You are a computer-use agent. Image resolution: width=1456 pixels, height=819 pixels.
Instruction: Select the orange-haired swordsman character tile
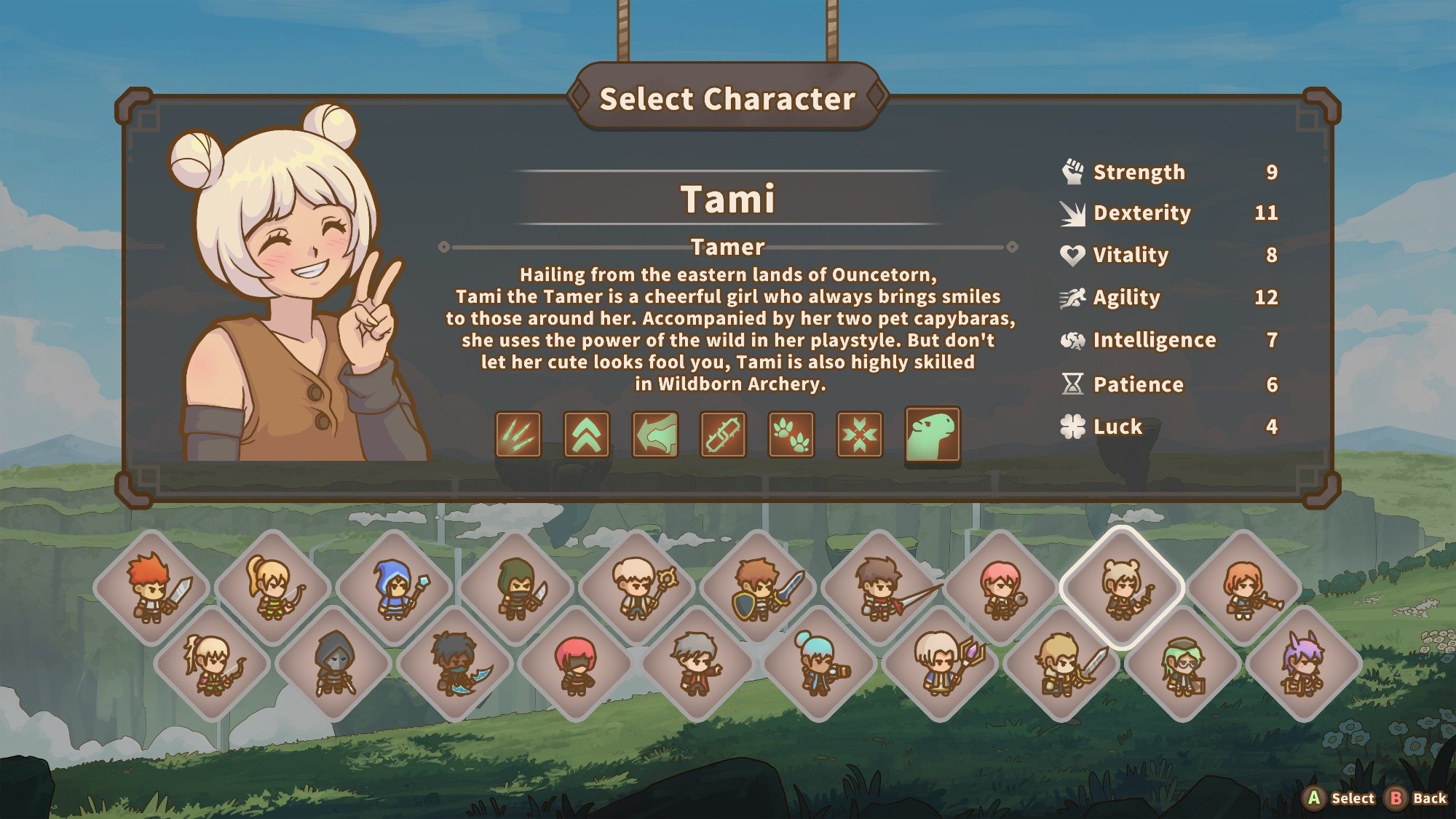151,588
